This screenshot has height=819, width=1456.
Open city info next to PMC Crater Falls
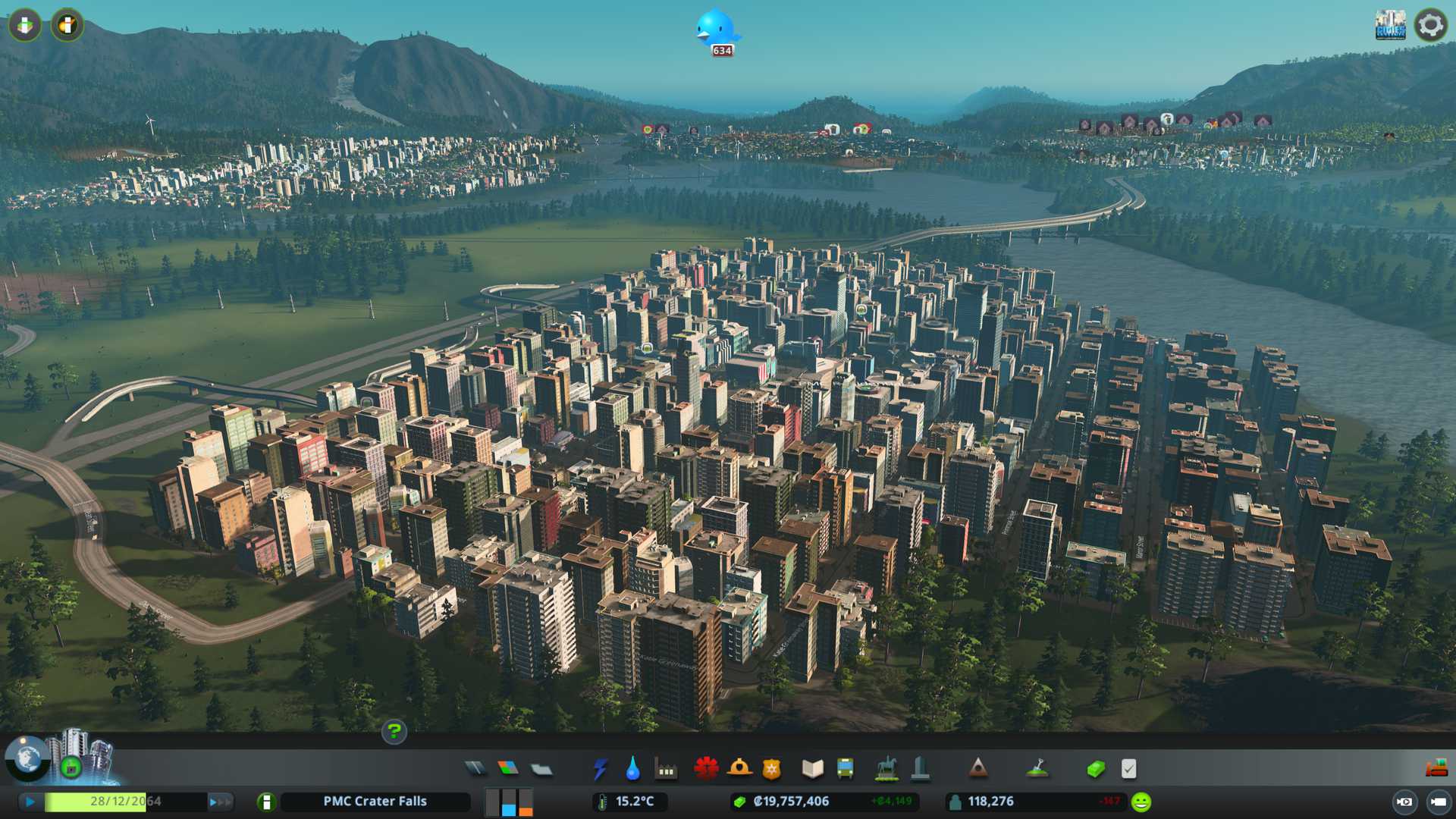pyautogui.click(x=266, y=802)
